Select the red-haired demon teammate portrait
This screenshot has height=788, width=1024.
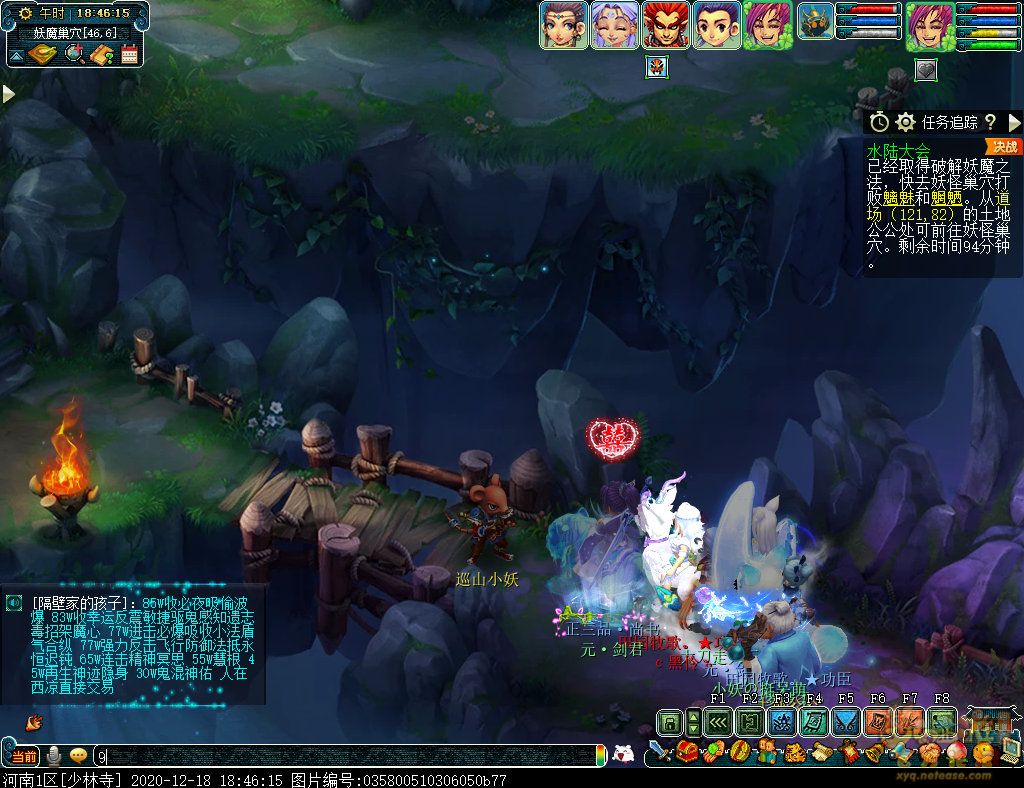(x=664, y=25)
